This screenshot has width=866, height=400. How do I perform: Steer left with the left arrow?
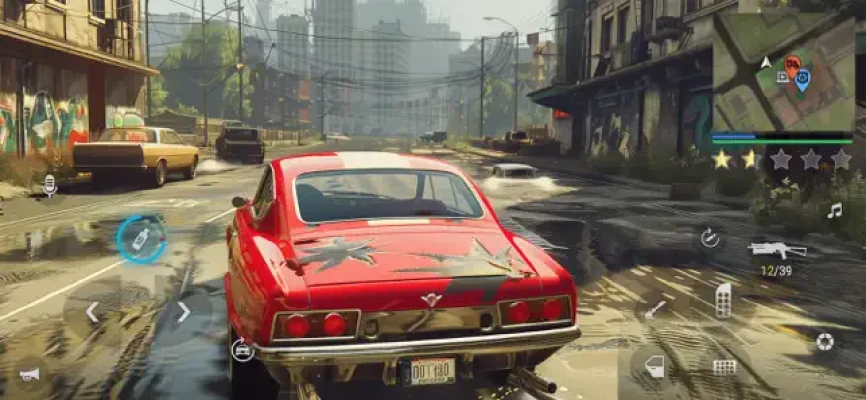(91, 312)
